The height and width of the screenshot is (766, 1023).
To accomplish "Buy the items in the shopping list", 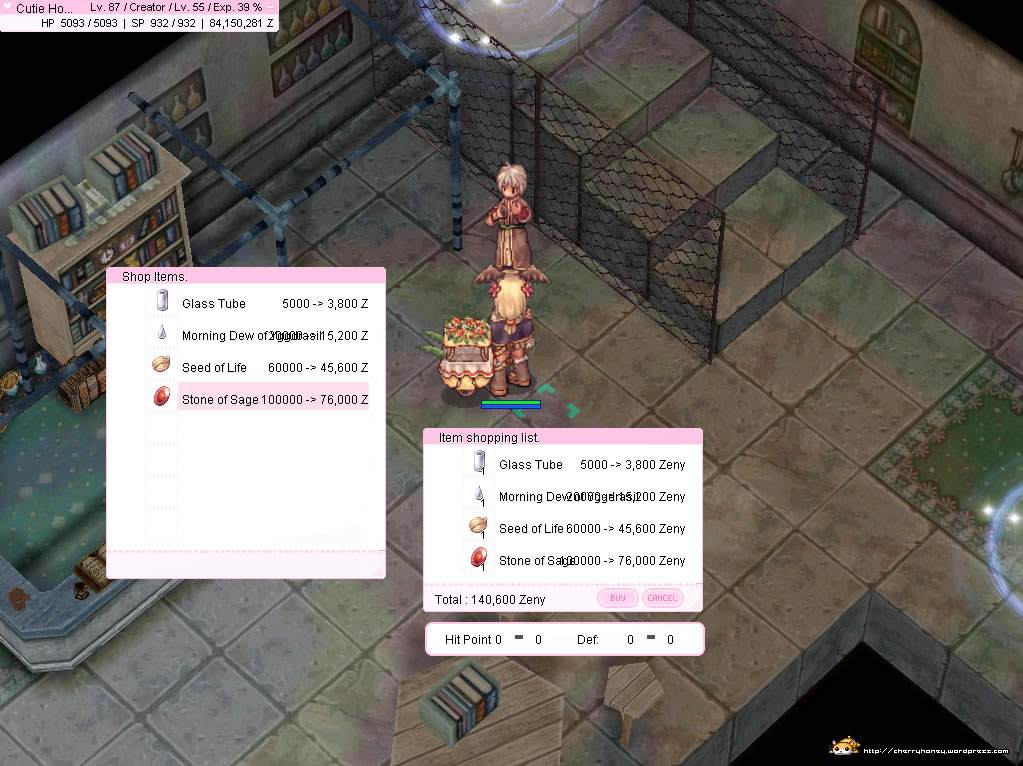I will [617, 598].
